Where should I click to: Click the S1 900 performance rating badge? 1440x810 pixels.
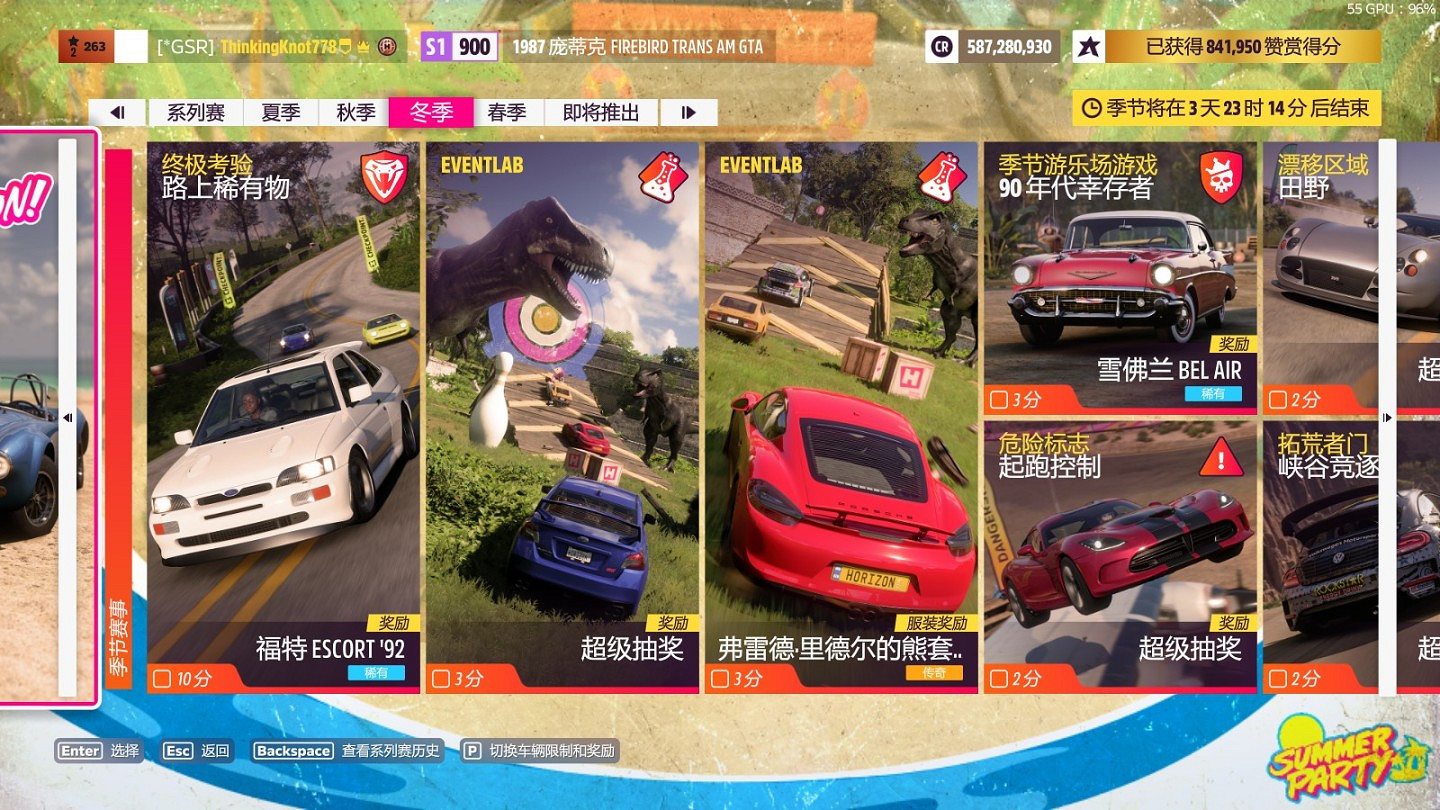click(x=458, y=46)
